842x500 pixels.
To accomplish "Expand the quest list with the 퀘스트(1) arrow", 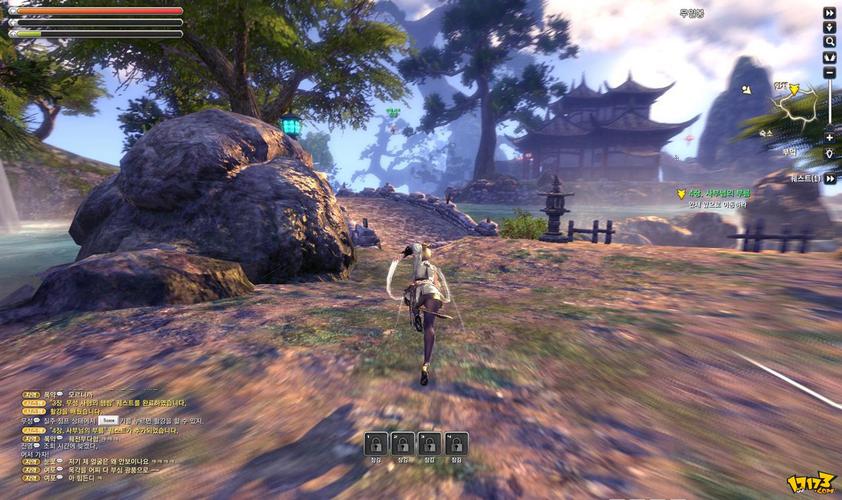I will pyautogui.click(x=829, y=178).
